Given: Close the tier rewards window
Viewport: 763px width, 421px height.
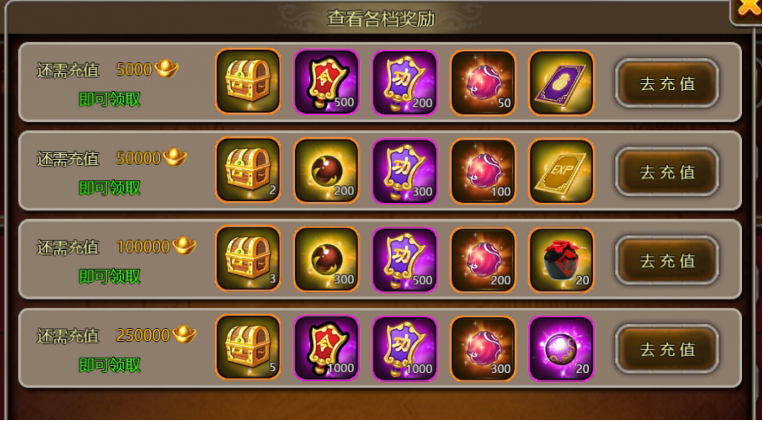Looking at the screenshot, I should (749, 9).
